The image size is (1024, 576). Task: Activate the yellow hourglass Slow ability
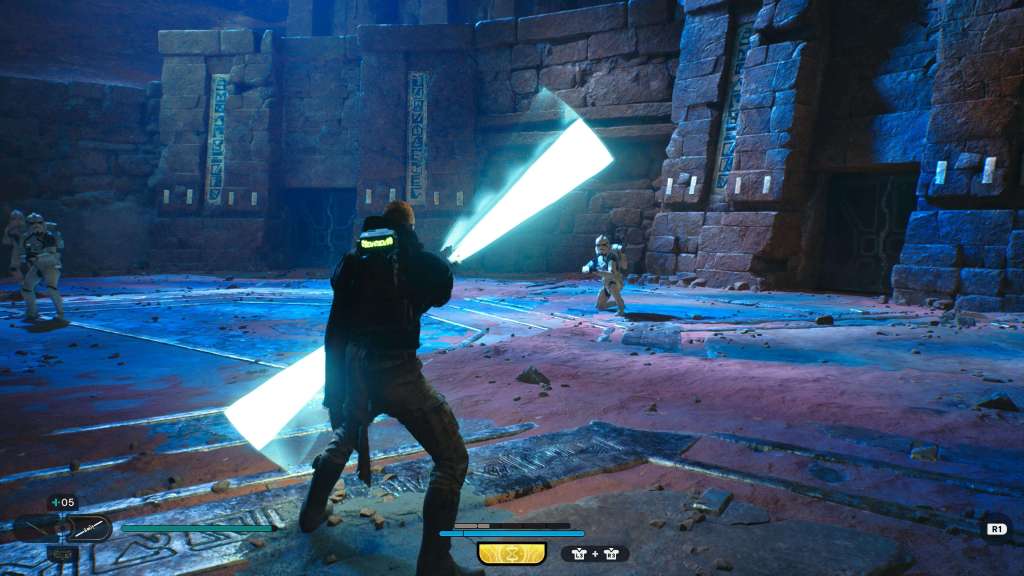(511, 553)
